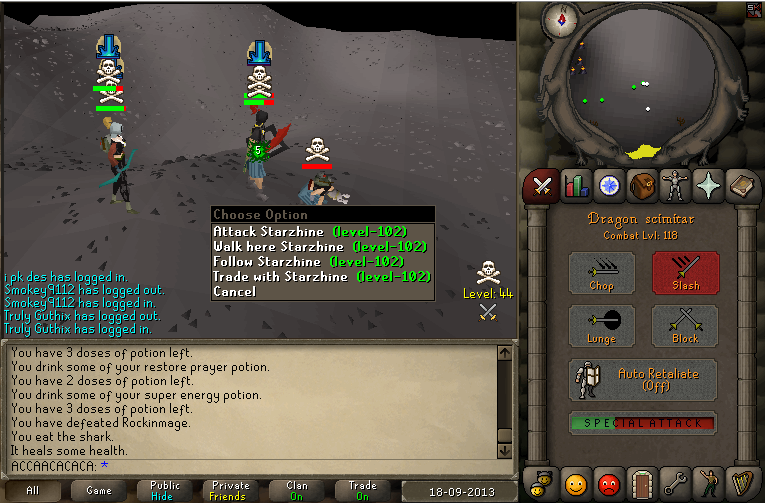Cancel the Choose Option menu
The height and width of the screenshot is (503, 765).
(x=234, y=291)
